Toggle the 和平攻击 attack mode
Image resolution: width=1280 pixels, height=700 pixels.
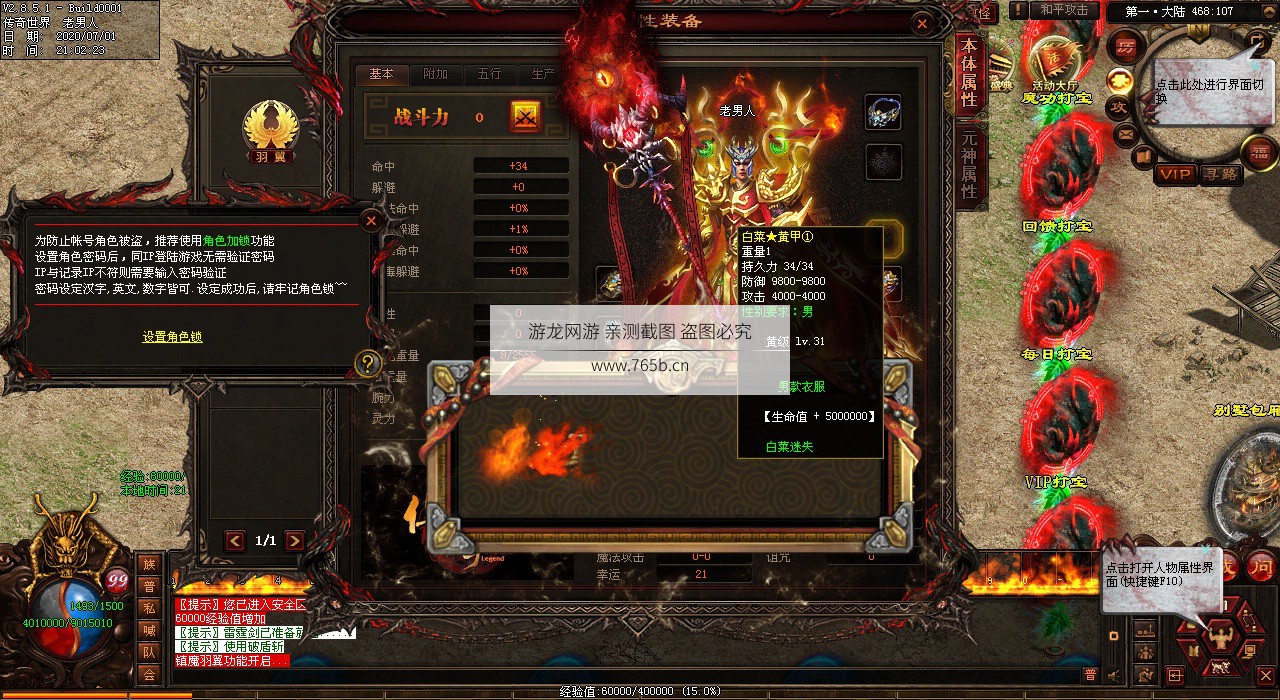(x=1063, y=10)
